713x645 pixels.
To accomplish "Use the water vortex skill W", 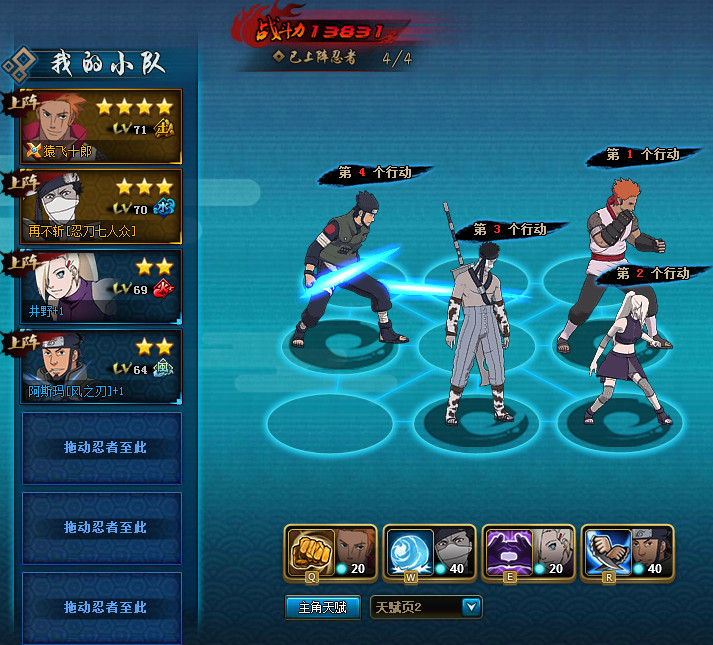I will click(x=404, y=549).
